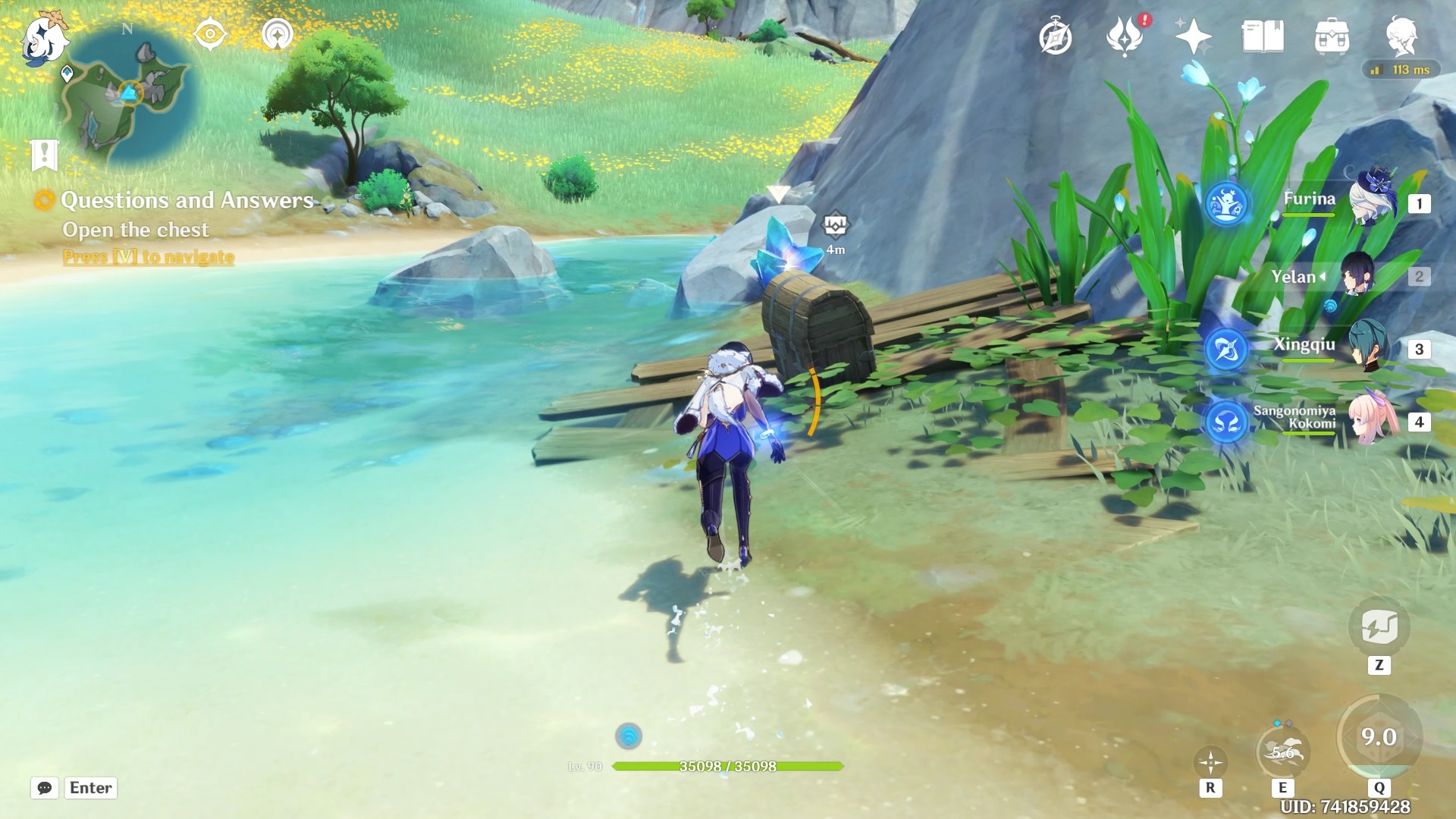Open the Wish star icon
The width and height of the screenshot is (1456, 819).
point(1193,36)
